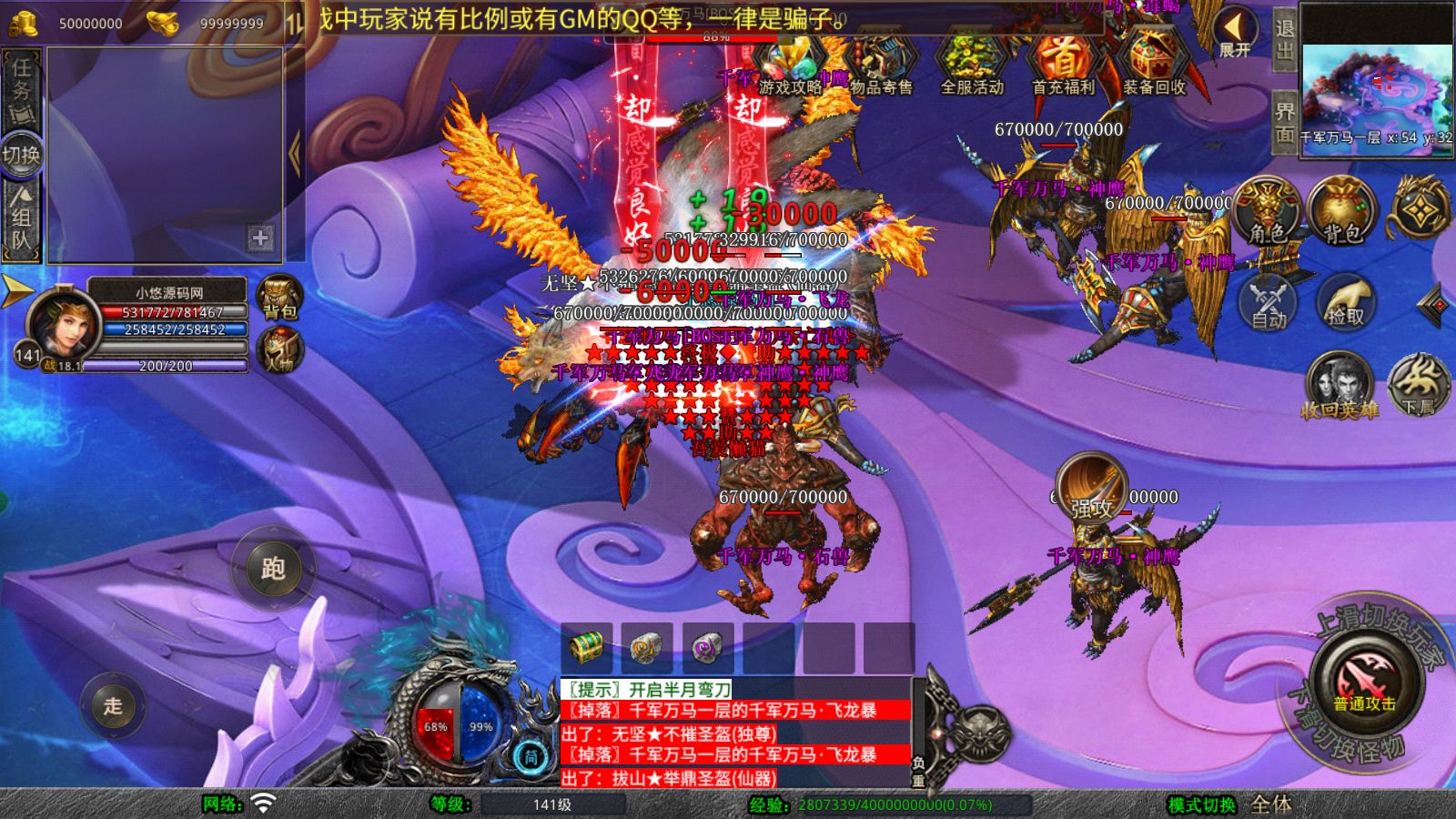Open the 装备回收 equipment recycle icon
1456x819 pixels.
point(1151,64)
